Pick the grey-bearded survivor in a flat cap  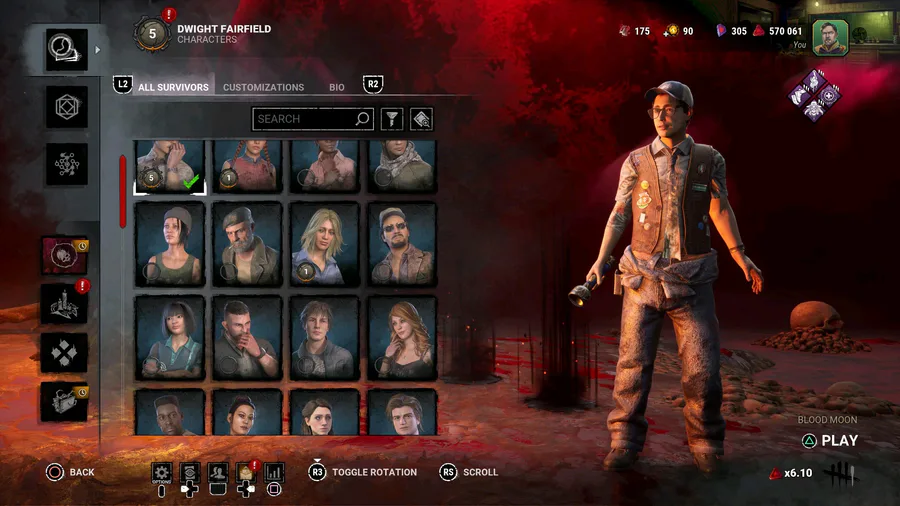247,244
